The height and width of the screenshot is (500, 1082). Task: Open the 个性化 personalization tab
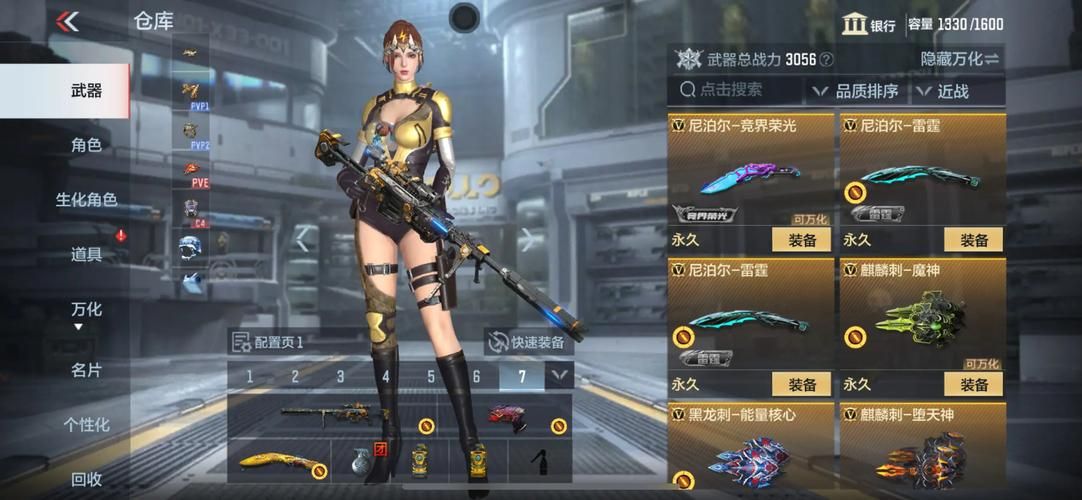pos(86,425)
